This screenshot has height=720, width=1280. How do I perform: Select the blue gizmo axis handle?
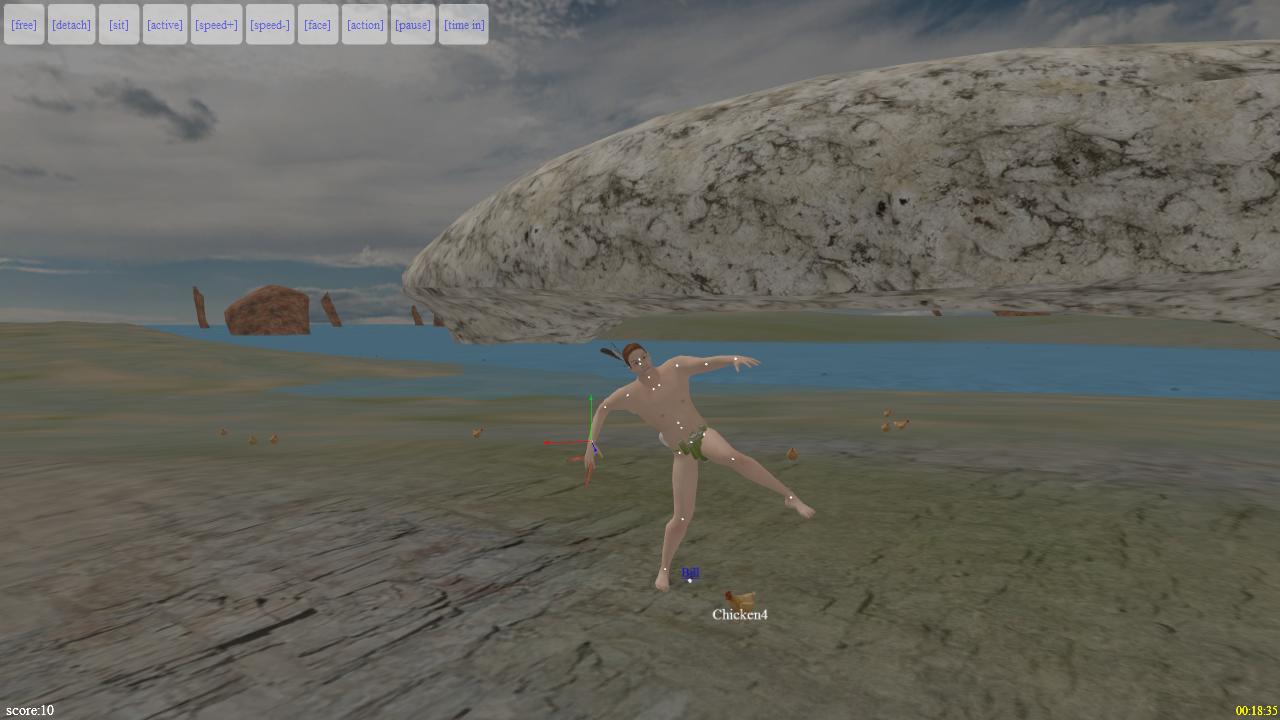coord(598,450)
